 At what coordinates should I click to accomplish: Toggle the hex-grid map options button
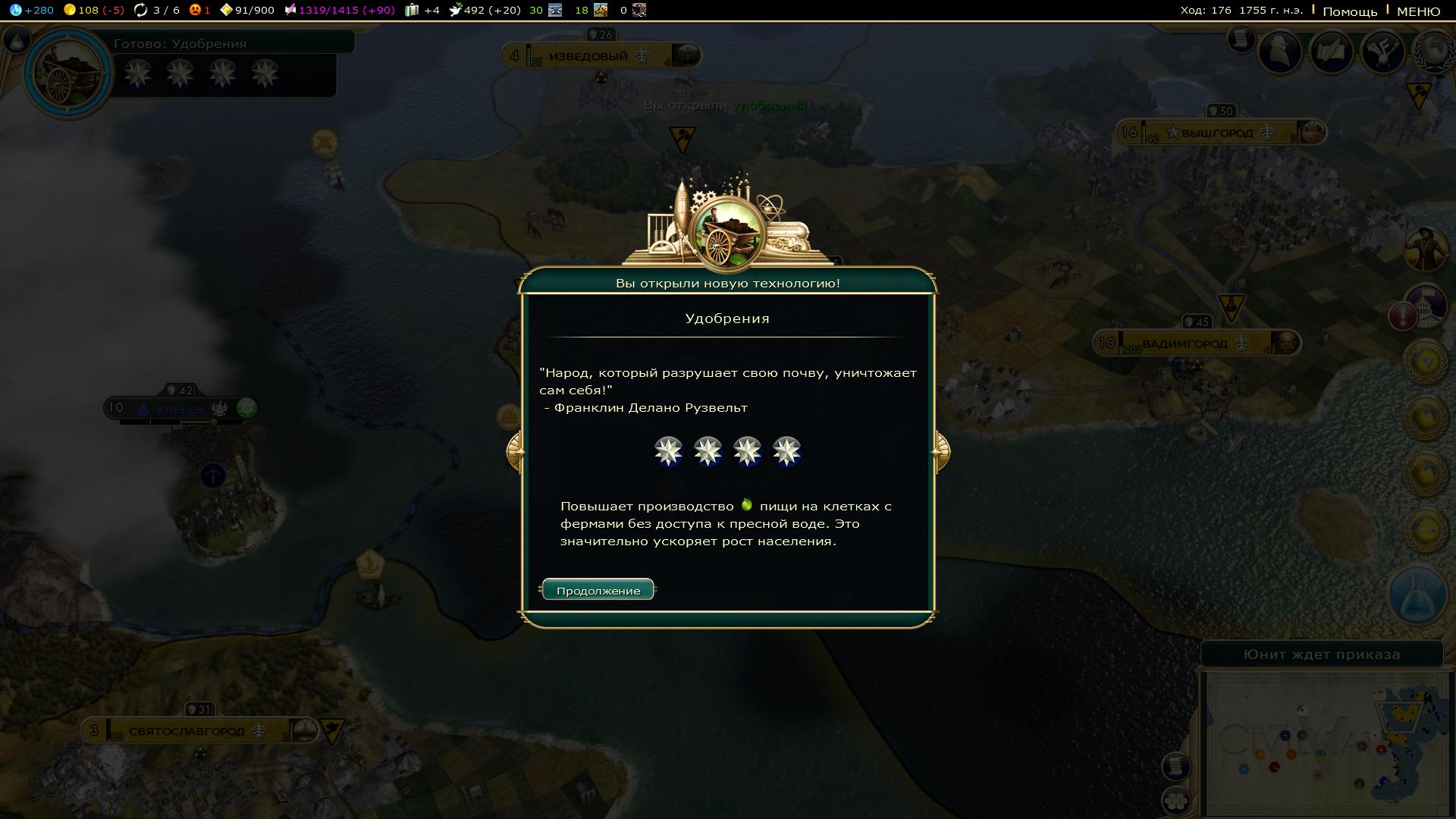pos(1175,800)
